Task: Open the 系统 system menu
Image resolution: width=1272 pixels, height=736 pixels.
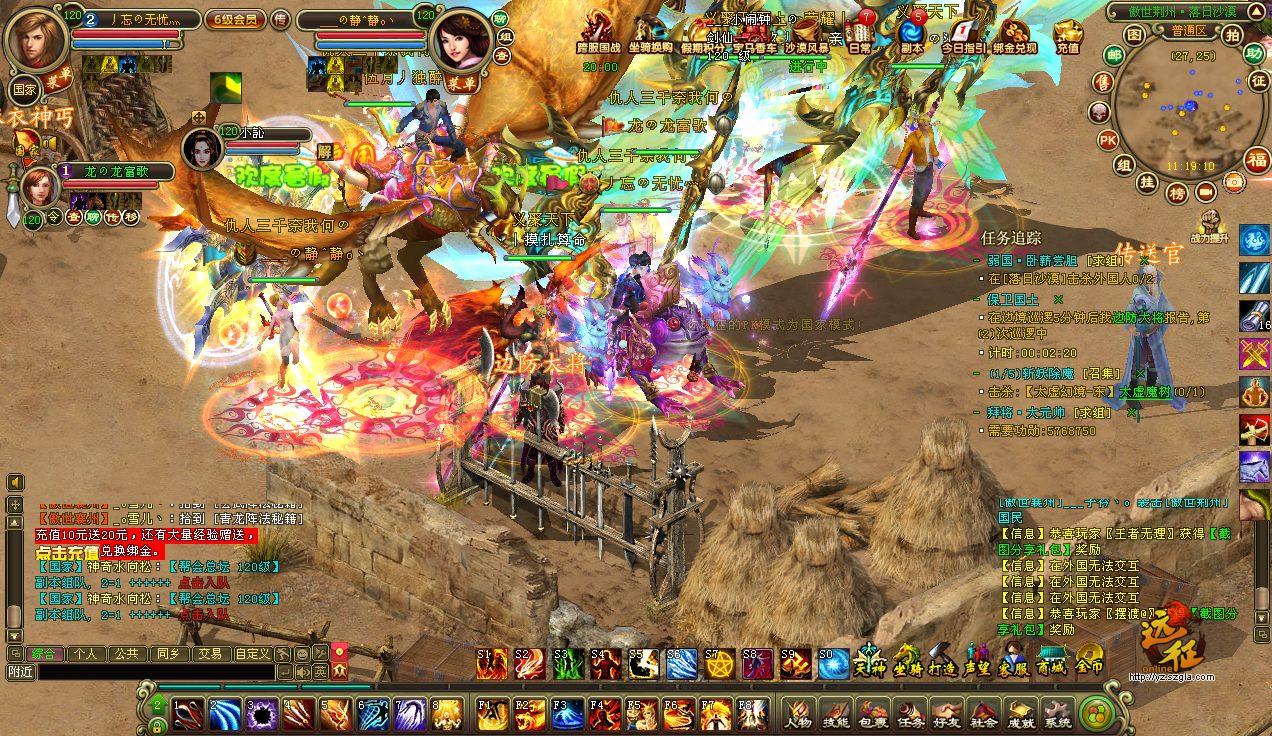Action: click(x=1058, y=713)
